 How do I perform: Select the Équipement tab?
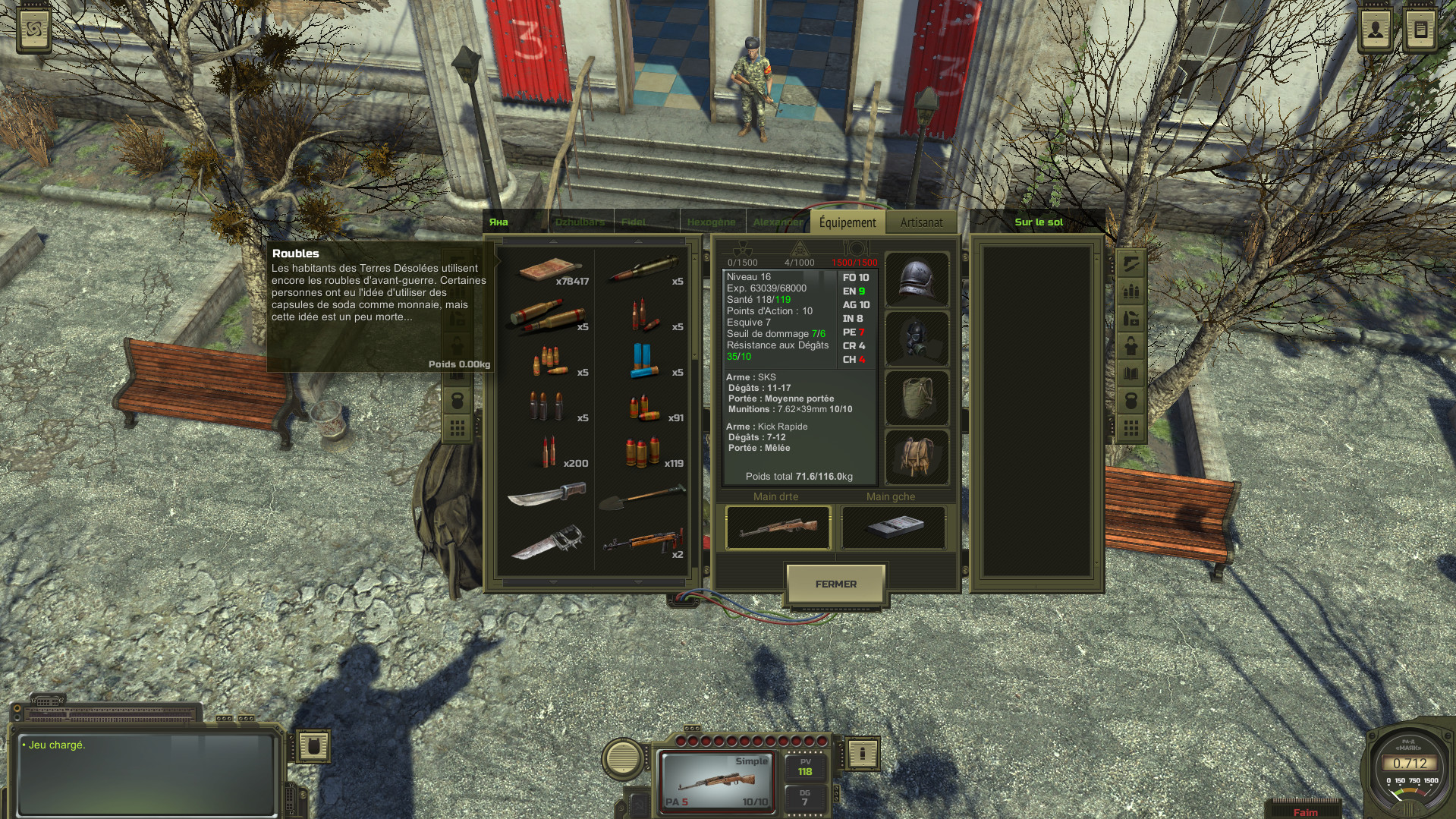click(x=847, y=222)
